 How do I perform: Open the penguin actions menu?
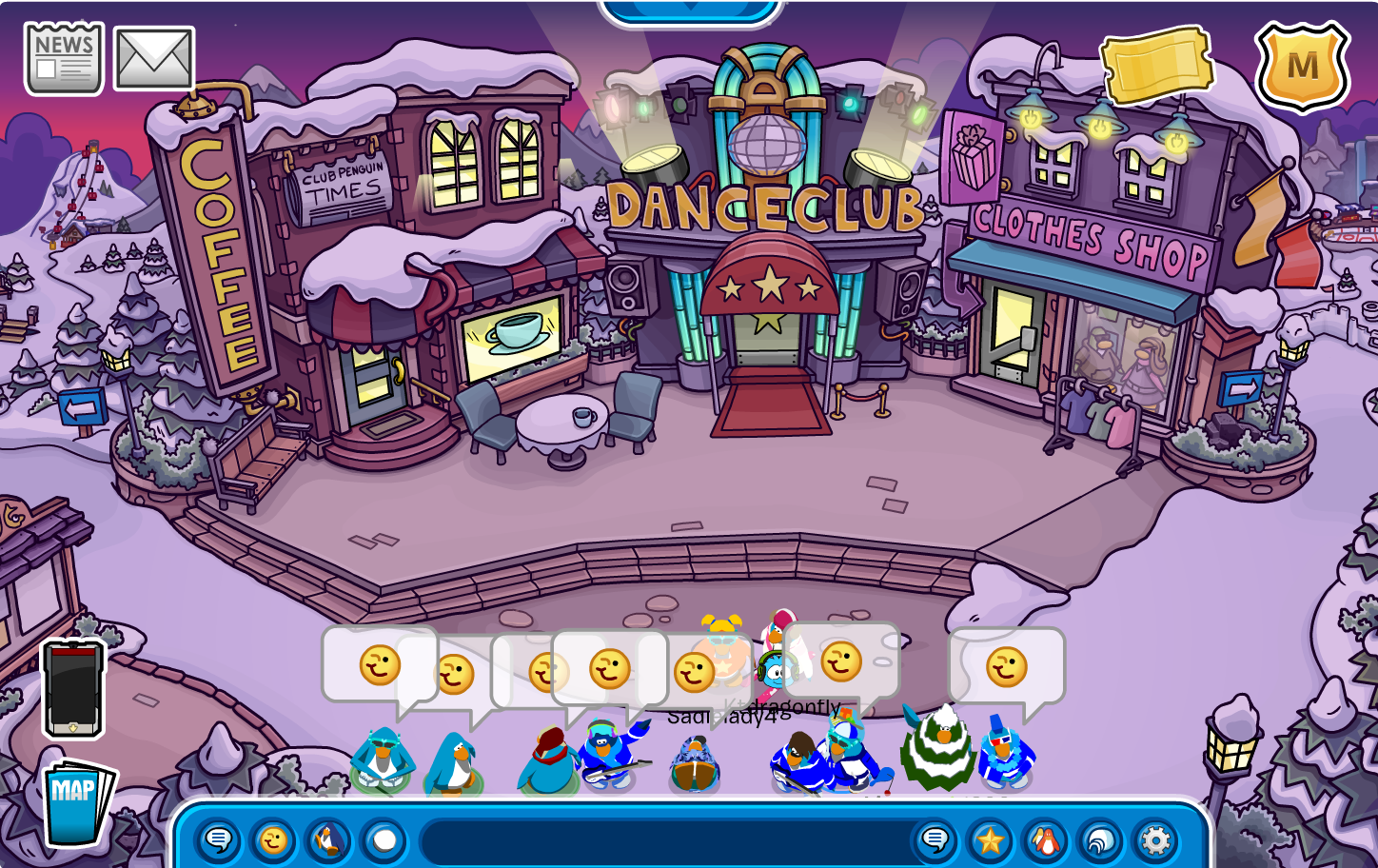[x=328, y=840]
